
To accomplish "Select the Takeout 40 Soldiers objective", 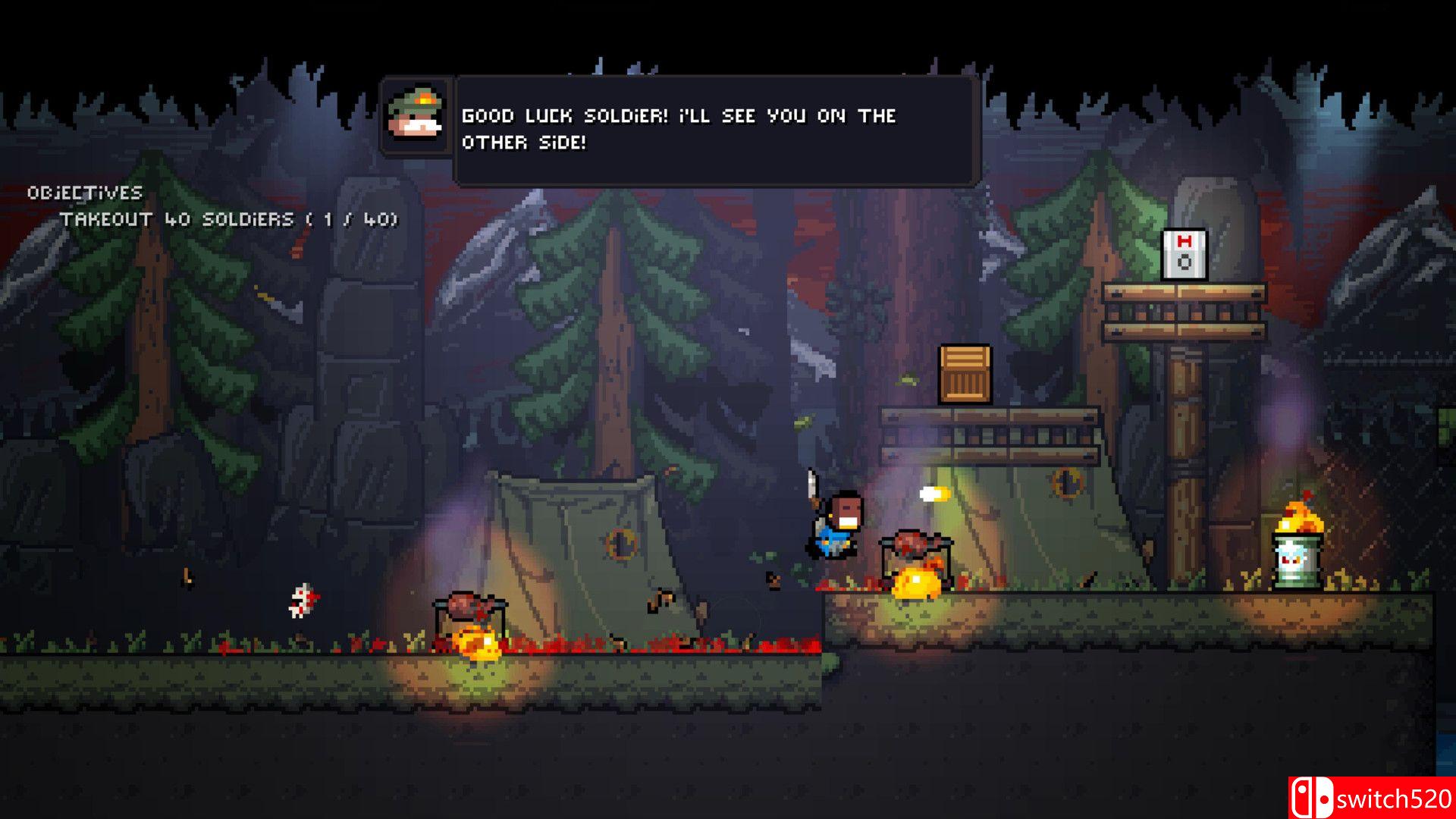I will click(228, 220).
